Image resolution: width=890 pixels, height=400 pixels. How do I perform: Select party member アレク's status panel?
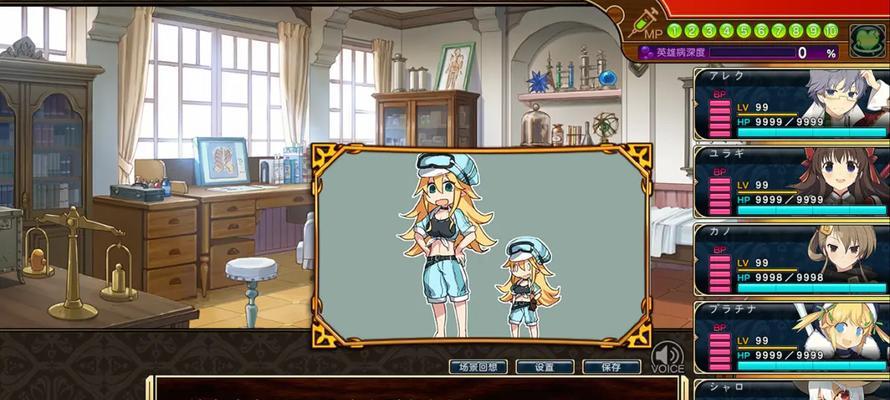click(x=791, y=104)
